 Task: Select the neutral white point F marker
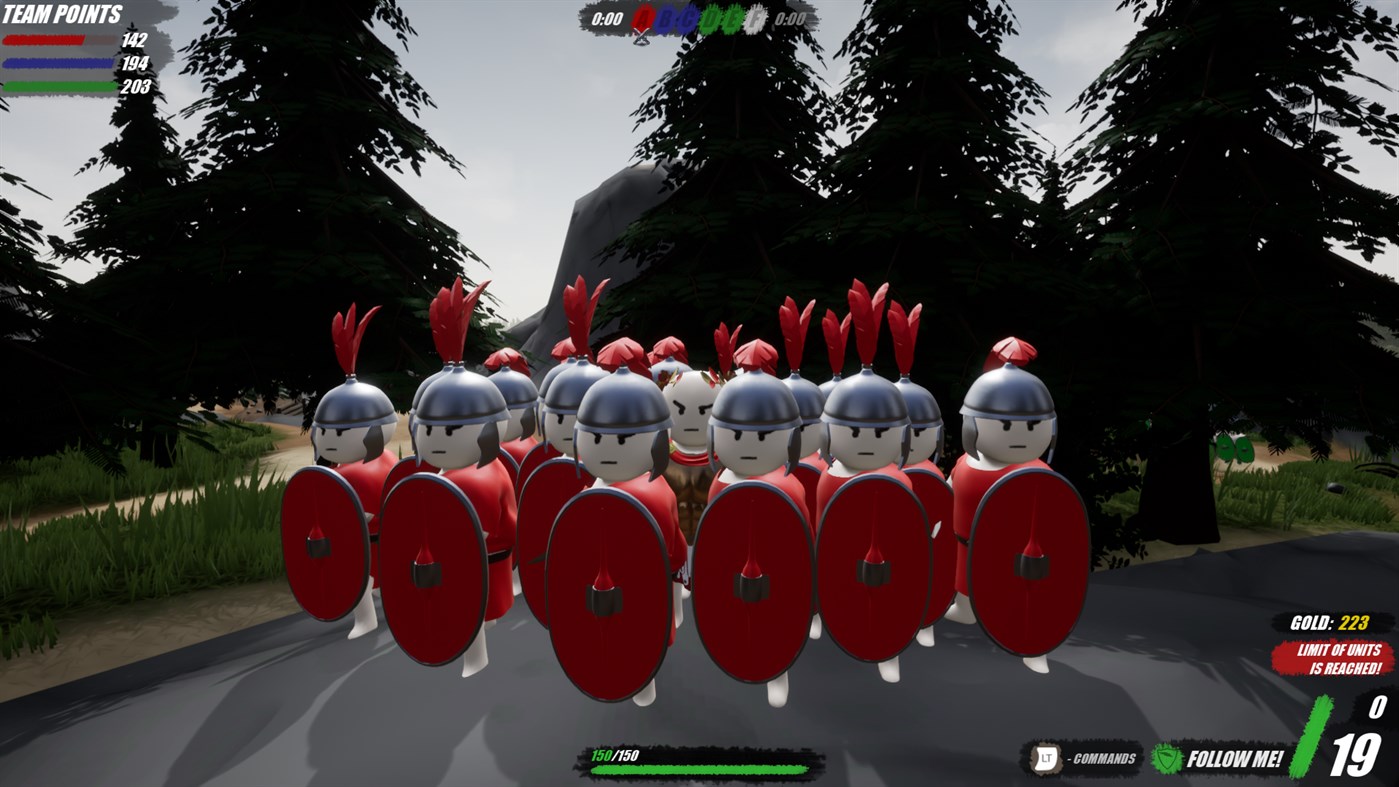(756, 18)
